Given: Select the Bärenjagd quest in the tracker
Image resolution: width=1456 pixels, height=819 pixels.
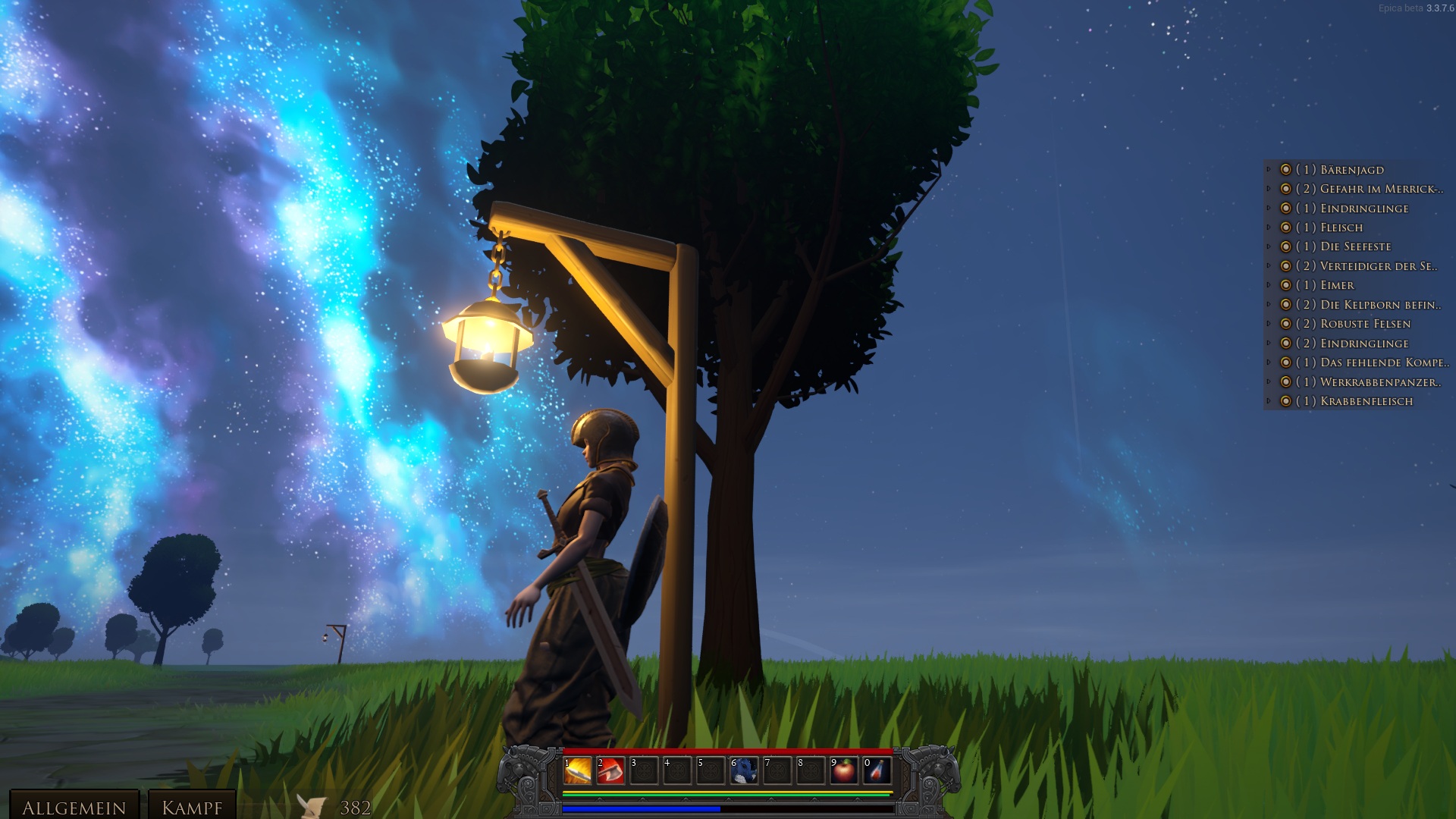Looking at the screenshot, I should pos(1351,170).
